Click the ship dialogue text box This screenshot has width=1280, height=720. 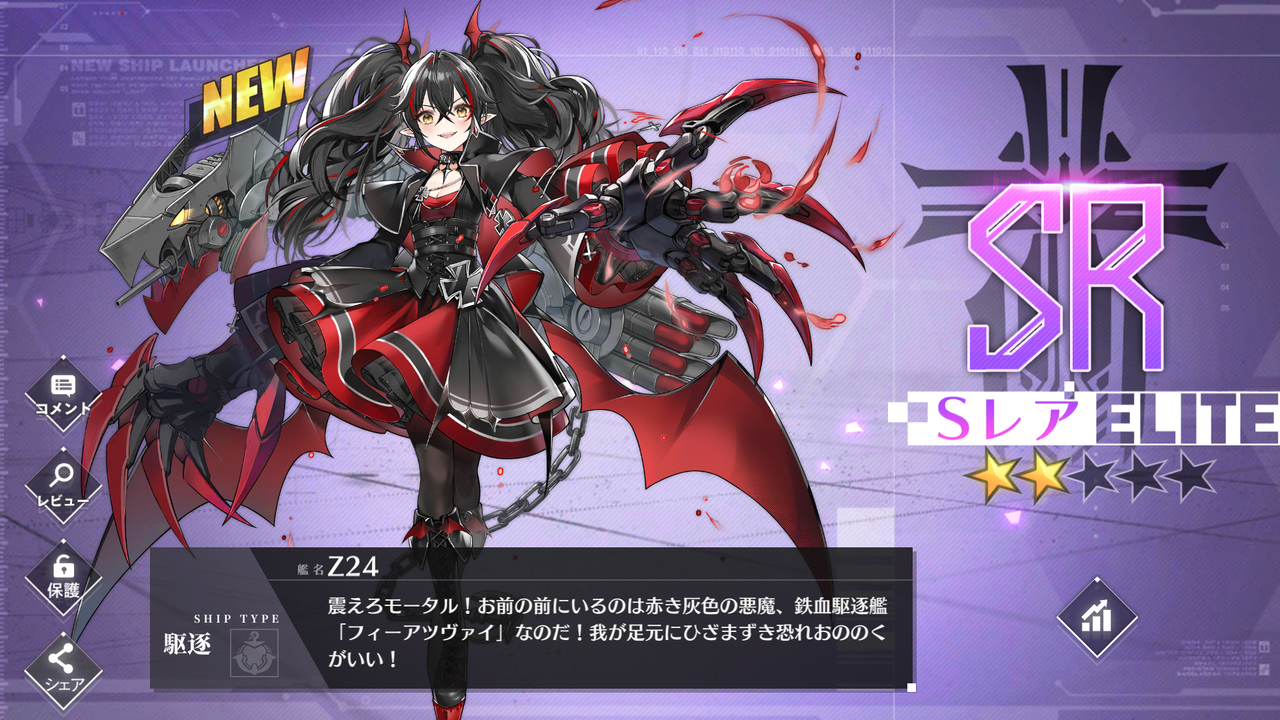coord(600,630)
